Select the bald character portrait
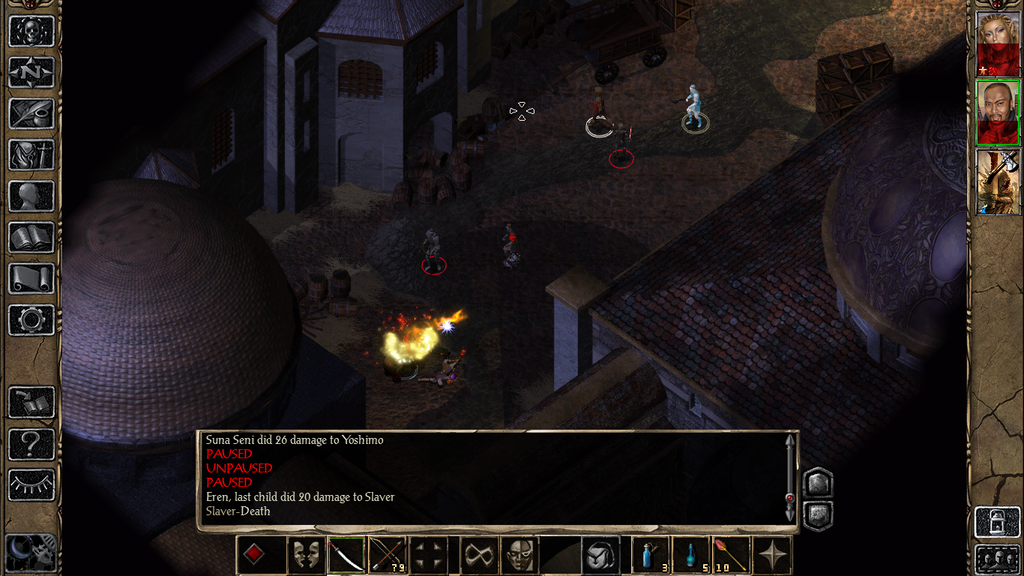Viewport: 1024px width, 576px height. 997,112
